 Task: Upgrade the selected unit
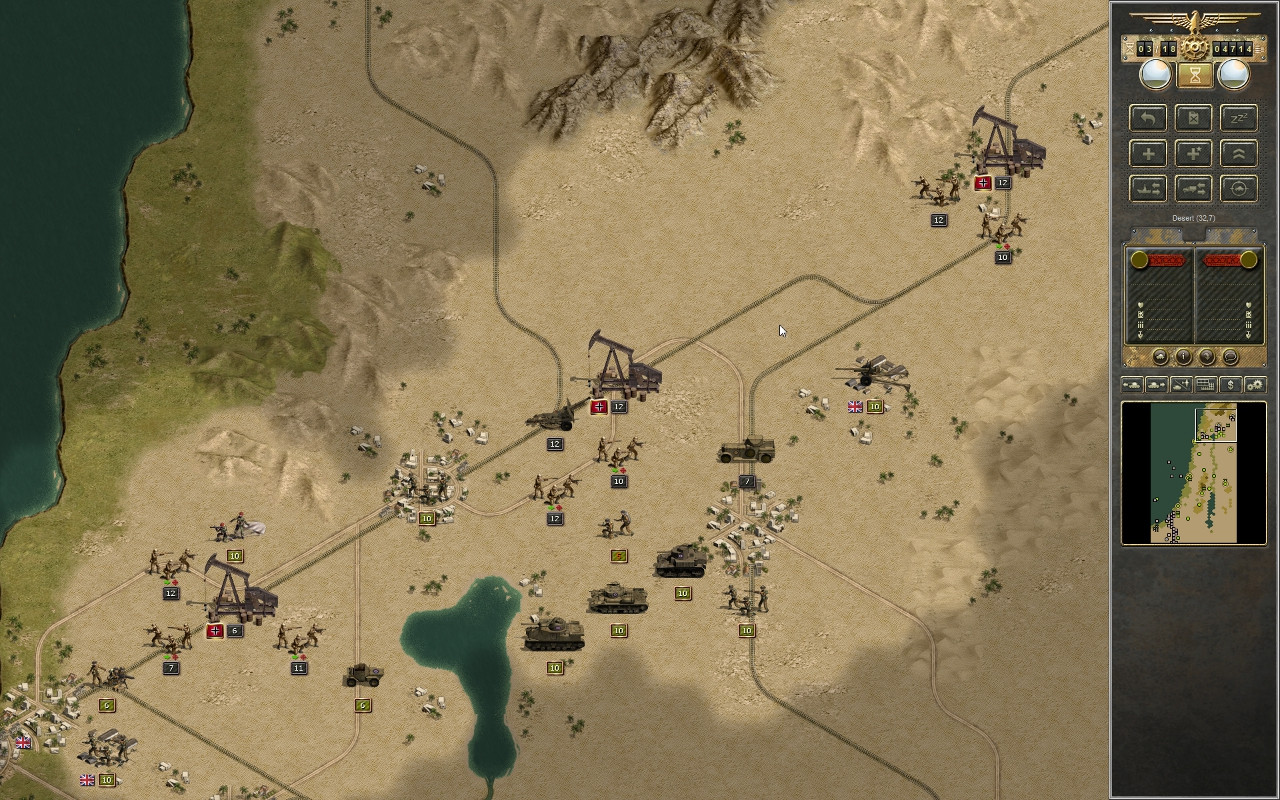(x=1238, y=153)
